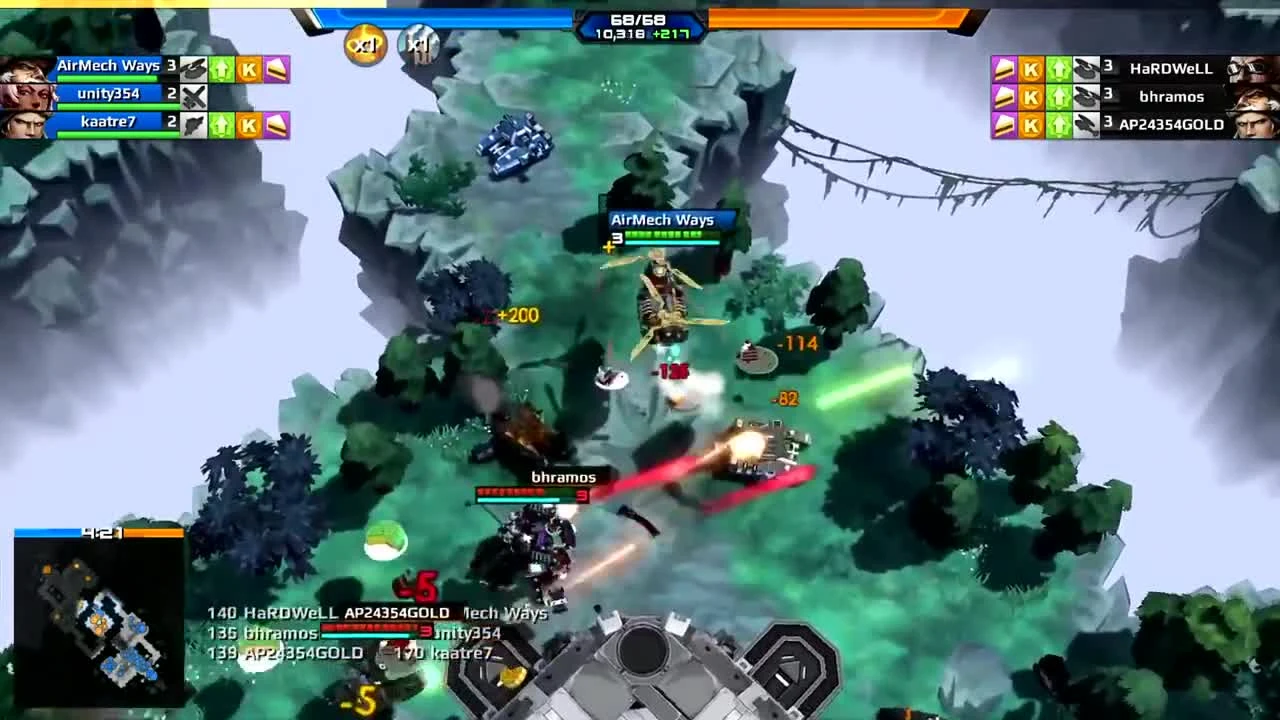The height and width of the screenshot is (720, 1280).
Task: Click AP24354GOLD's helicopter AirMech icon
Action: (x=1085, y=125)
